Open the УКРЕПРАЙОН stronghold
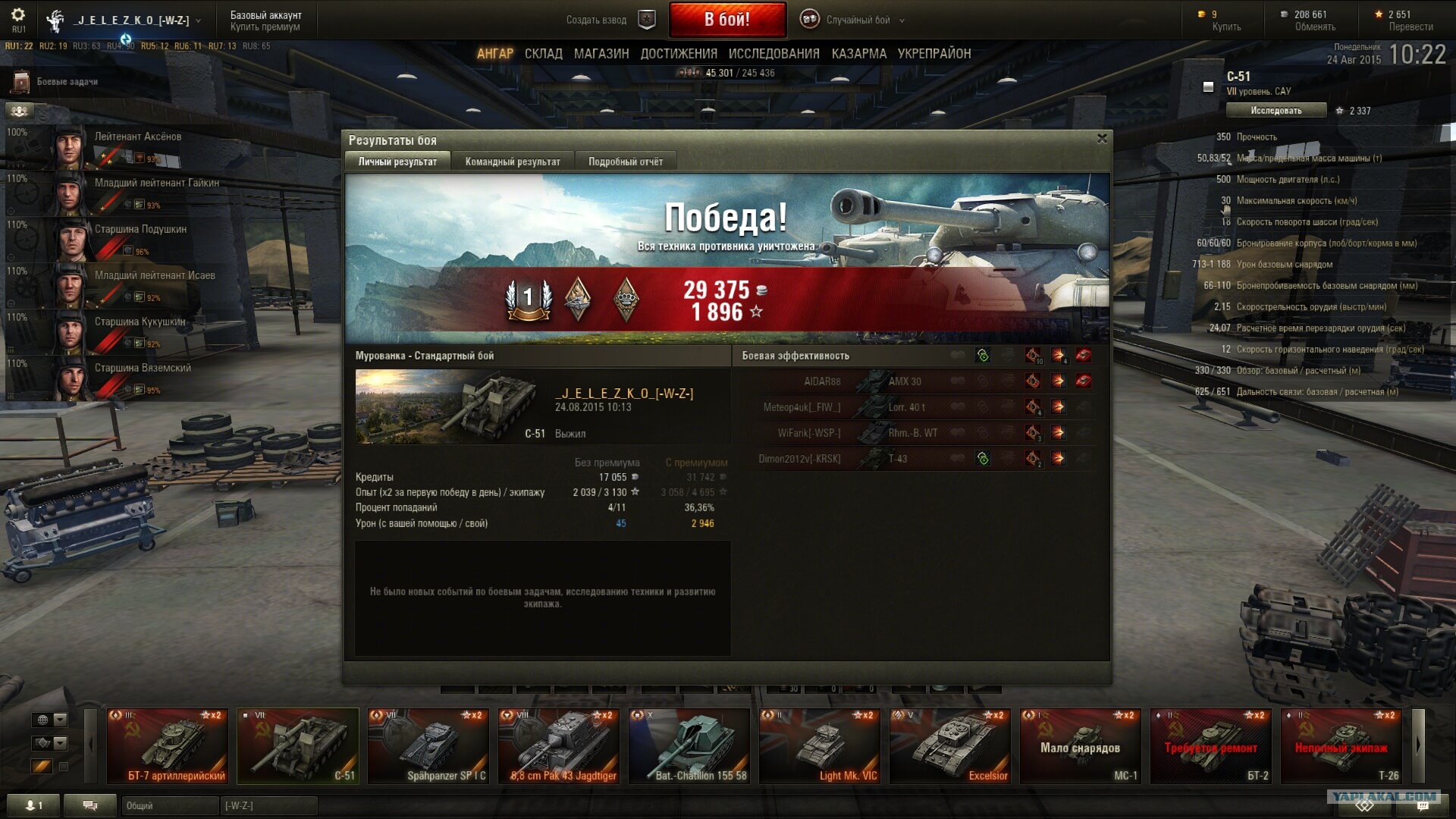This screenshot has width=1456, height=819. coord(934,54)
